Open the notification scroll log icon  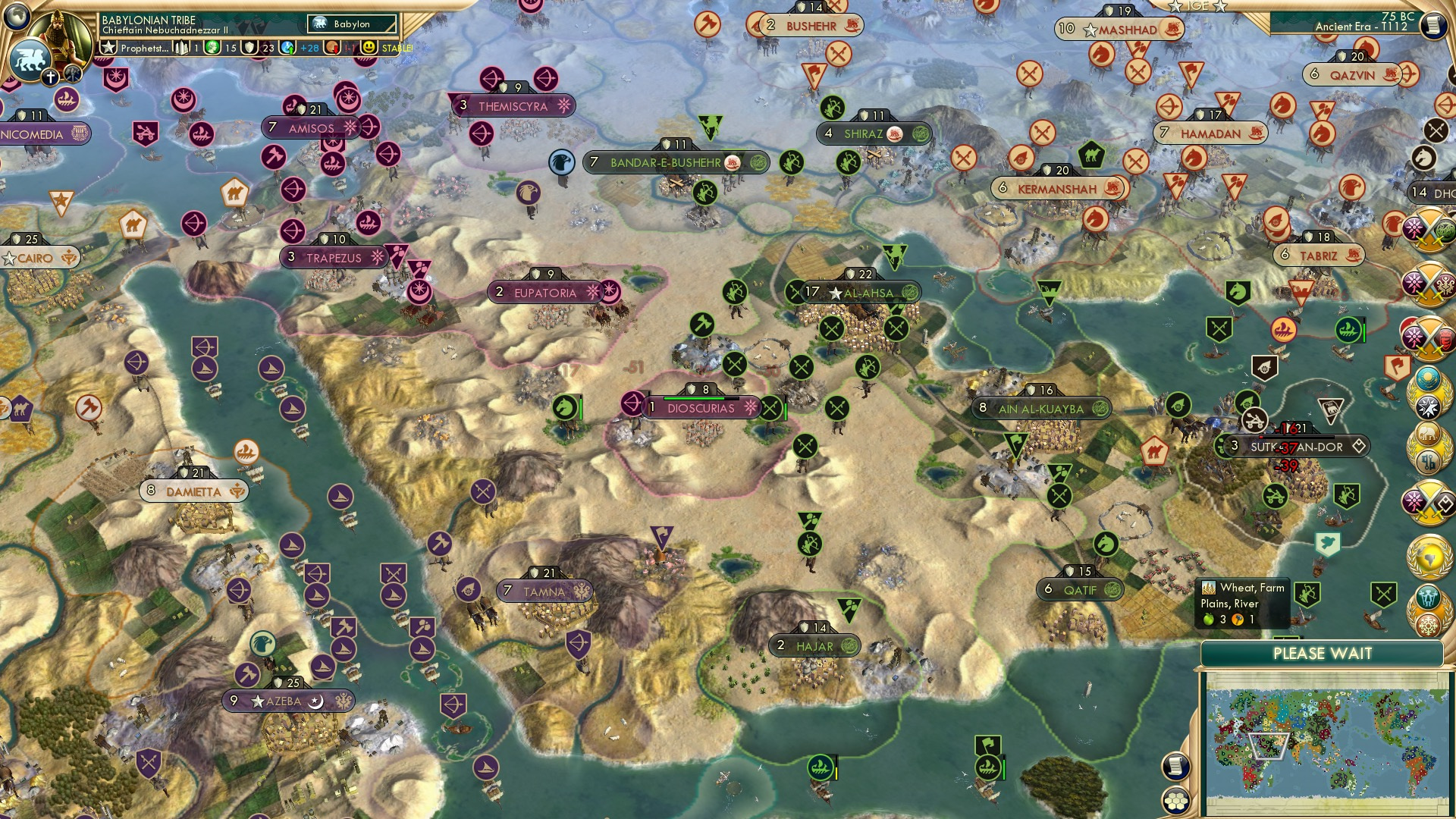[1175, 767]
